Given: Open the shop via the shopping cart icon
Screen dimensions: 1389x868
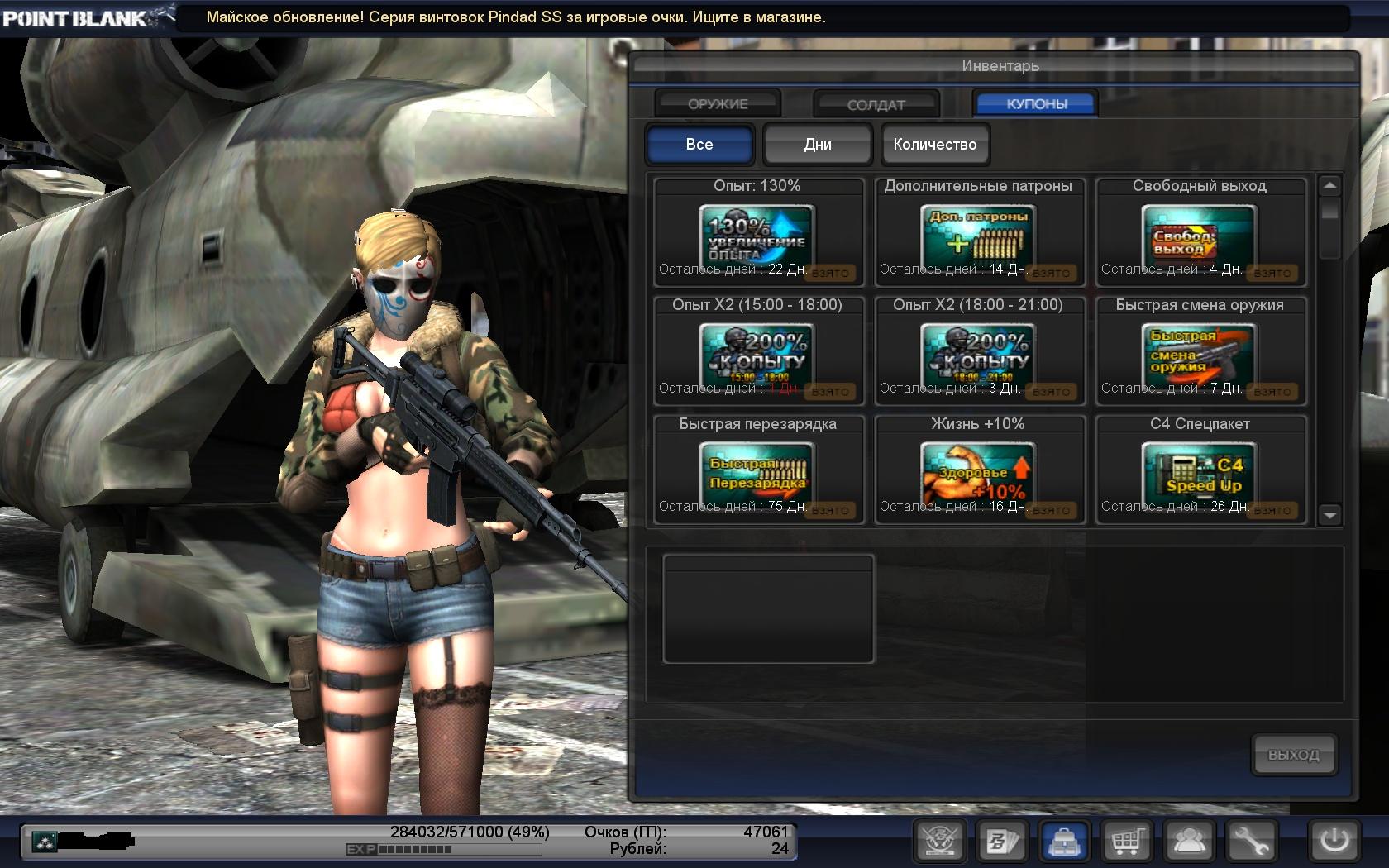Looking at the screenshot, I should tap(1126, 842).
